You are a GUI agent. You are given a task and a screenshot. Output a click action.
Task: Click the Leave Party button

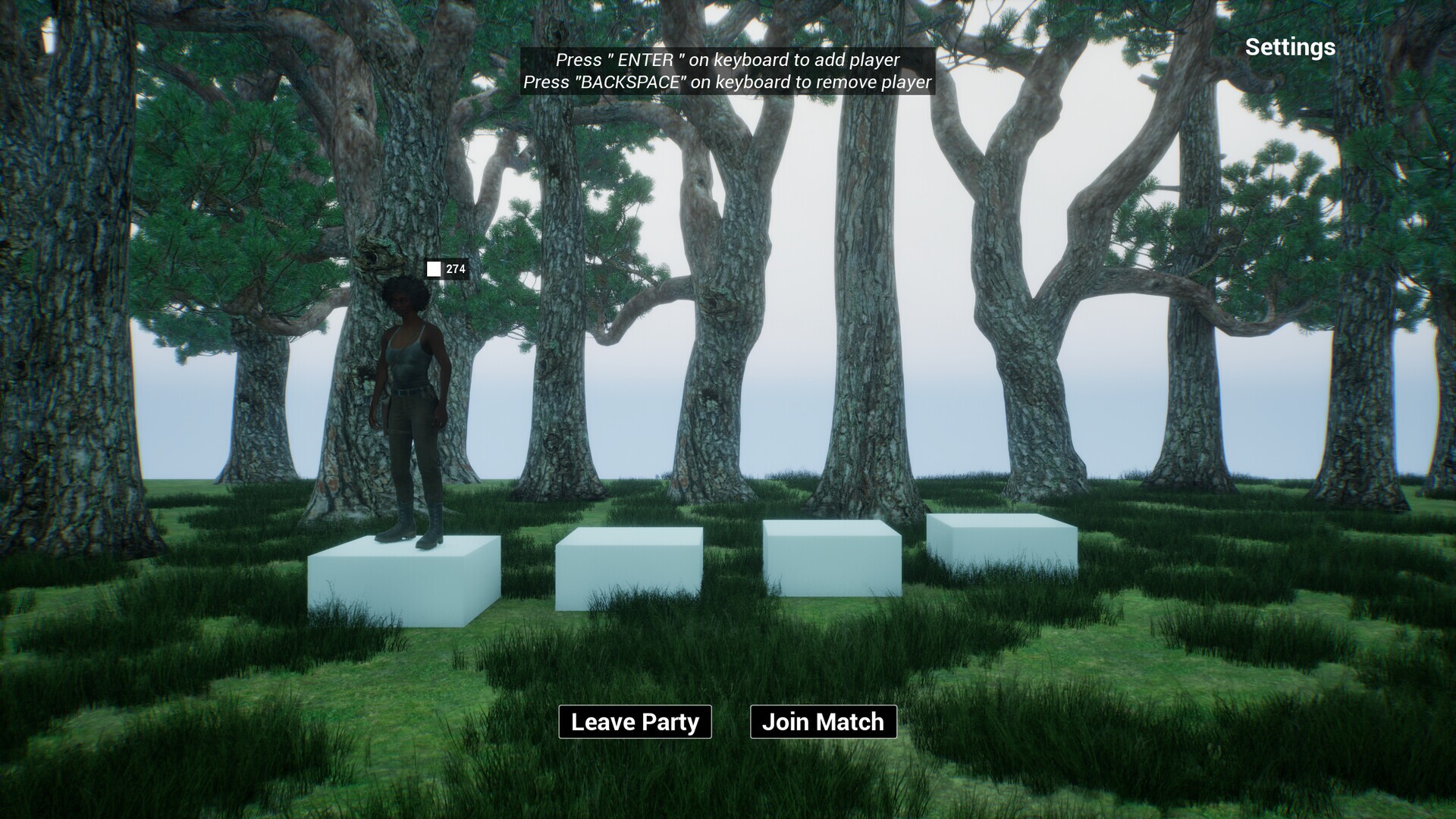click(635, 722)
